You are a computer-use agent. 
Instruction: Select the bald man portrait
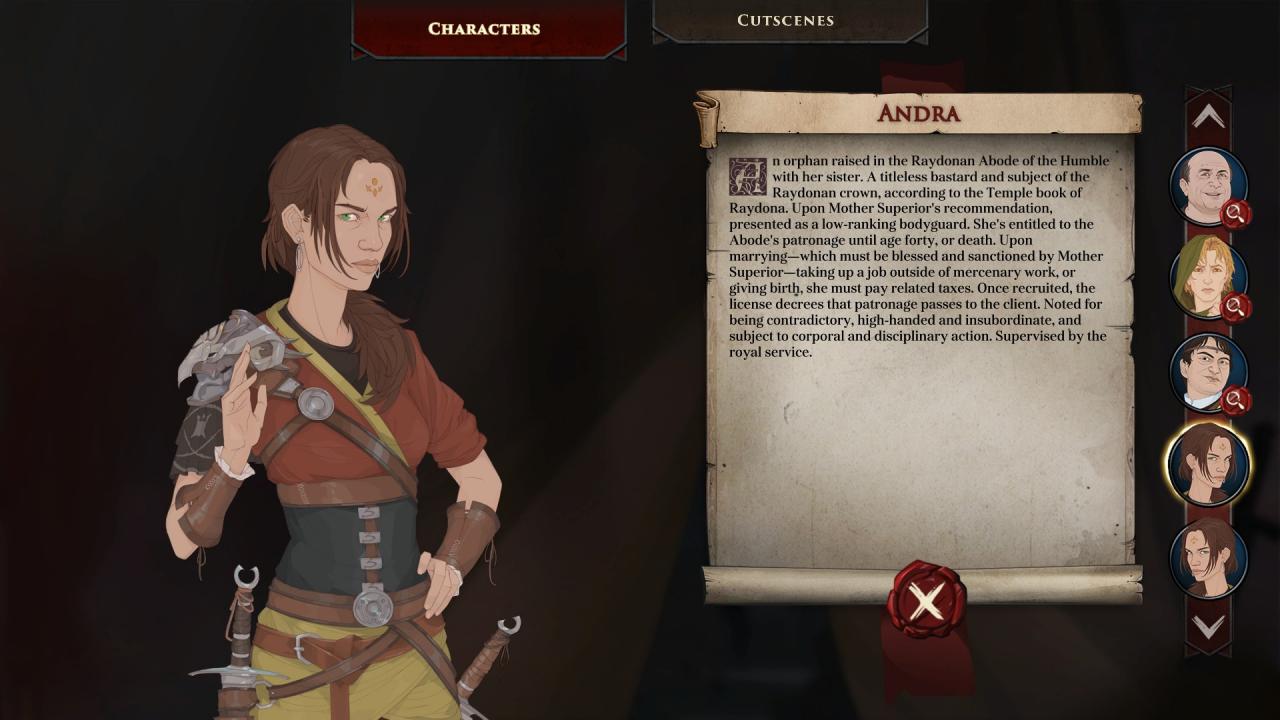[1207, 186]
